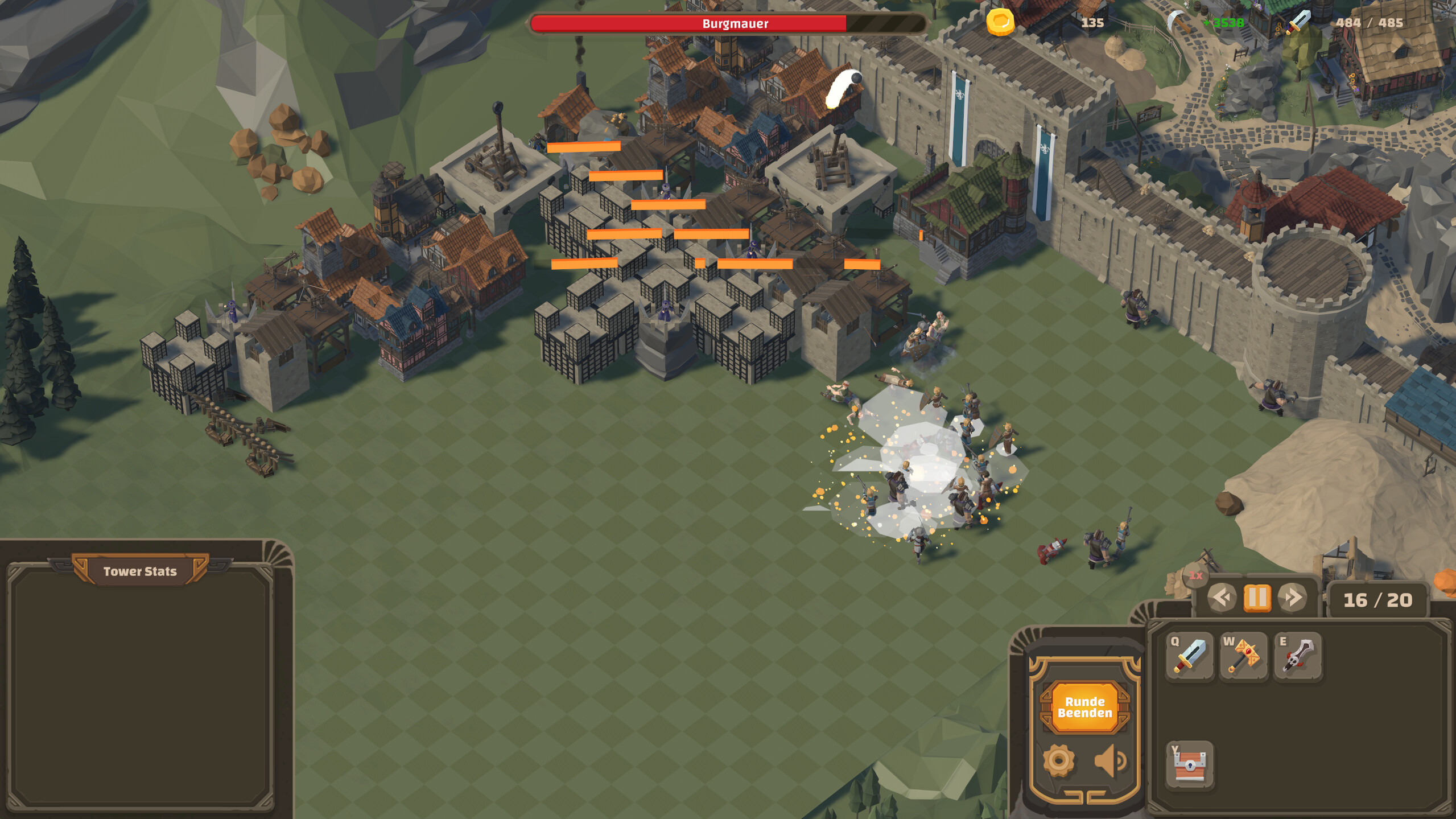Pause the game with the pause button
This screenshot has height=819, width=1456.
pyautogui.click(x=1259, y=599)
